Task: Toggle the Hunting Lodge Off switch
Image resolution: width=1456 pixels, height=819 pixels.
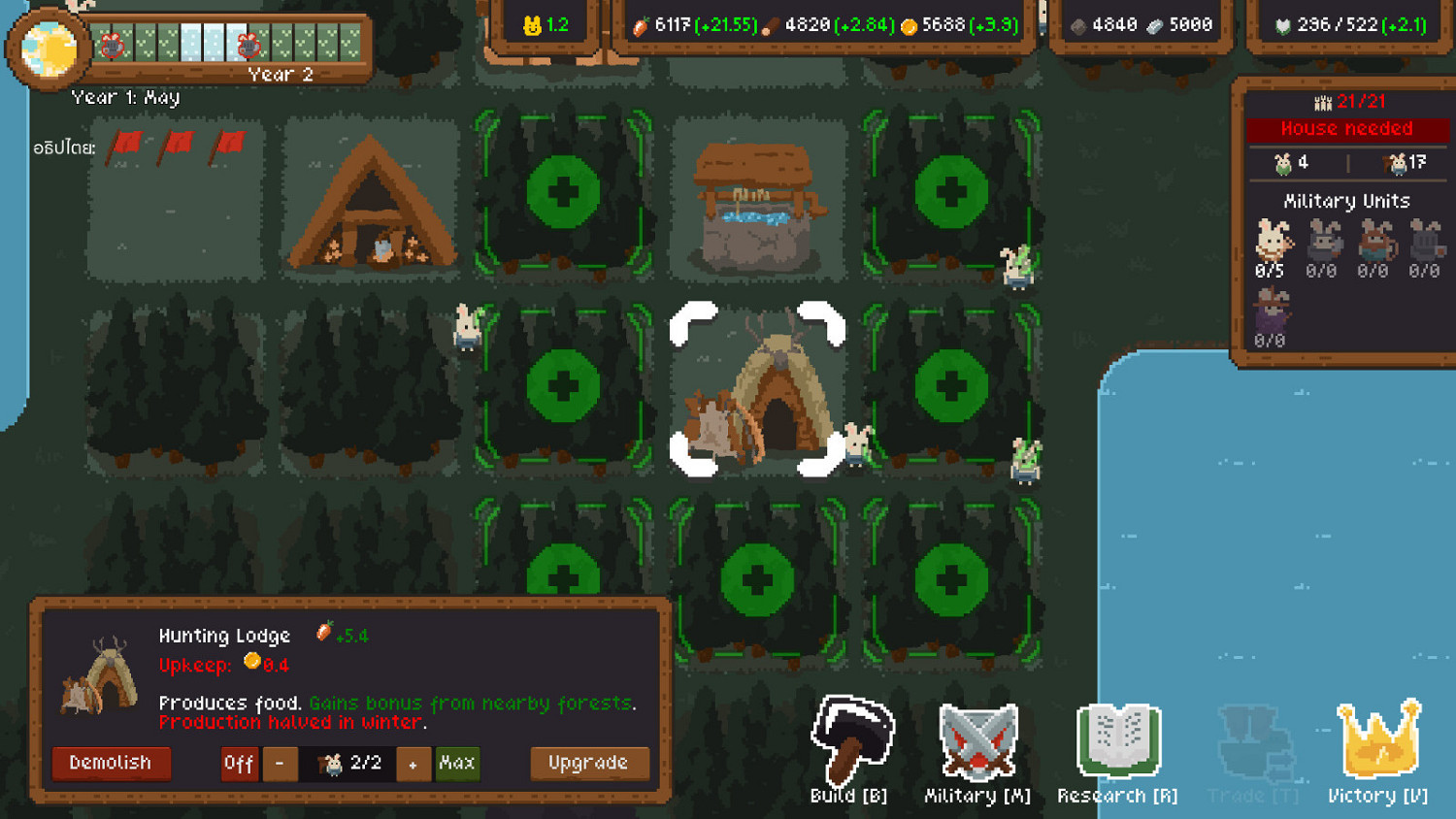Action: point(238,764)
